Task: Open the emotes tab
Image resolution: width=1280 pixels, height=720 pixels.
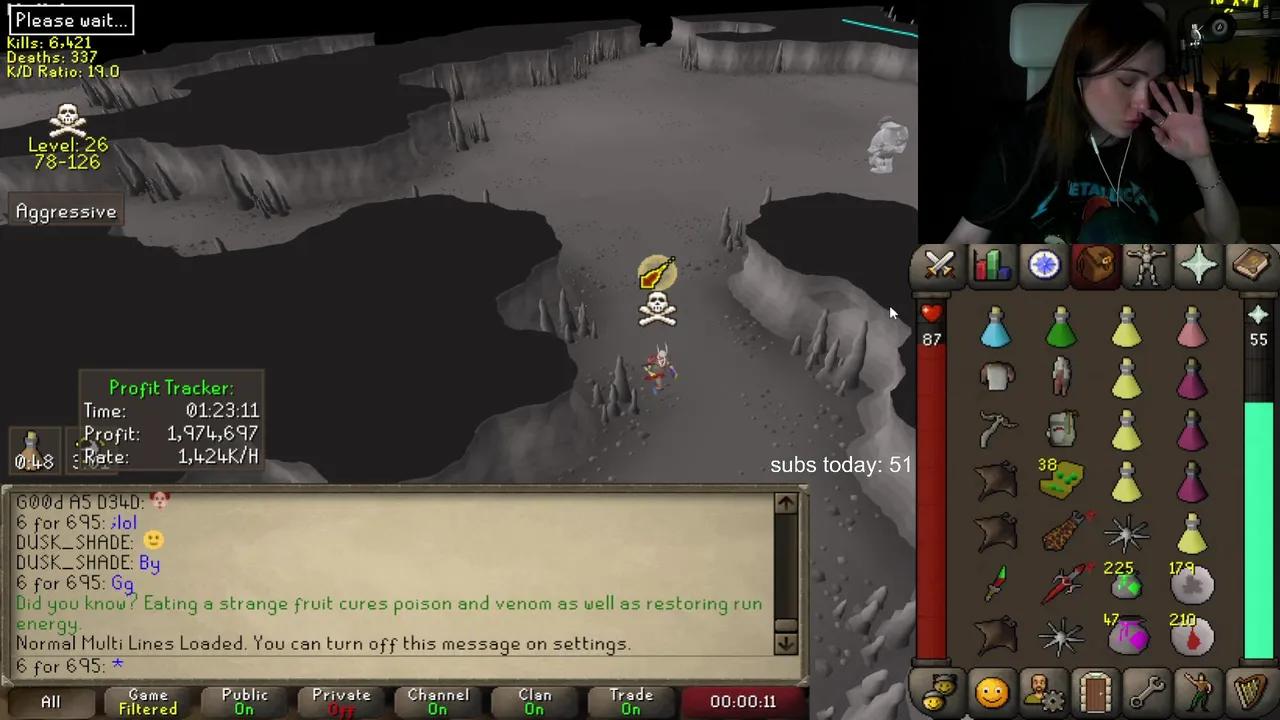Action: pyautogui.click(x=1198, y=690)
